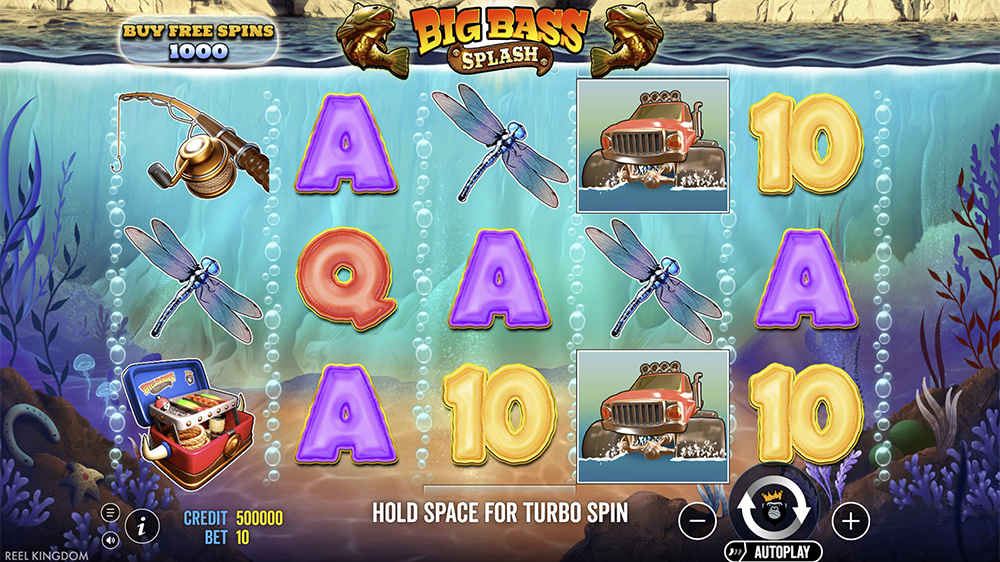
Task: Open the hamburger settings menu
Action: coord(110,513)
